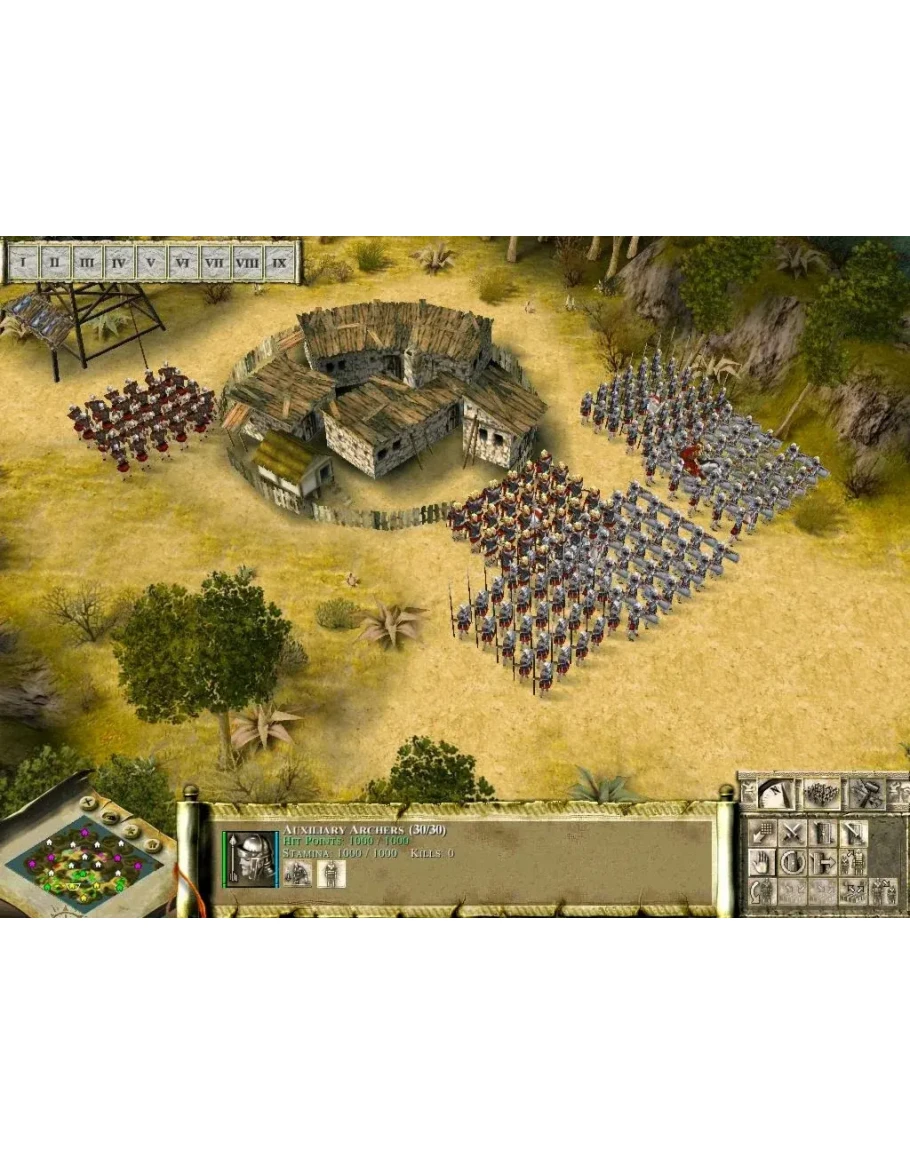Click the Auxiliary Archers helmet portrait
Image resolution: width=910 pixels, height=1155 pixels.
coord(249,859)
